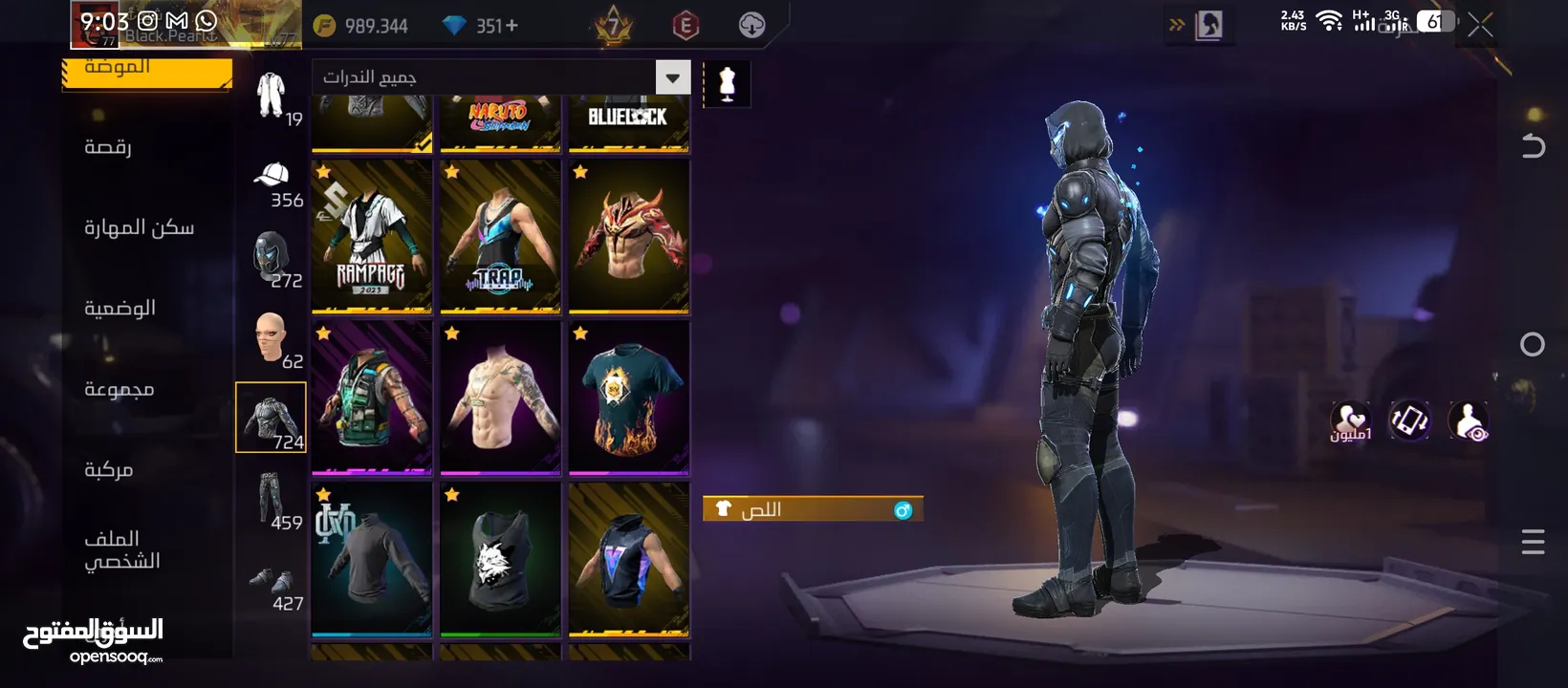Choose the pants category tab

pos(272,500)
